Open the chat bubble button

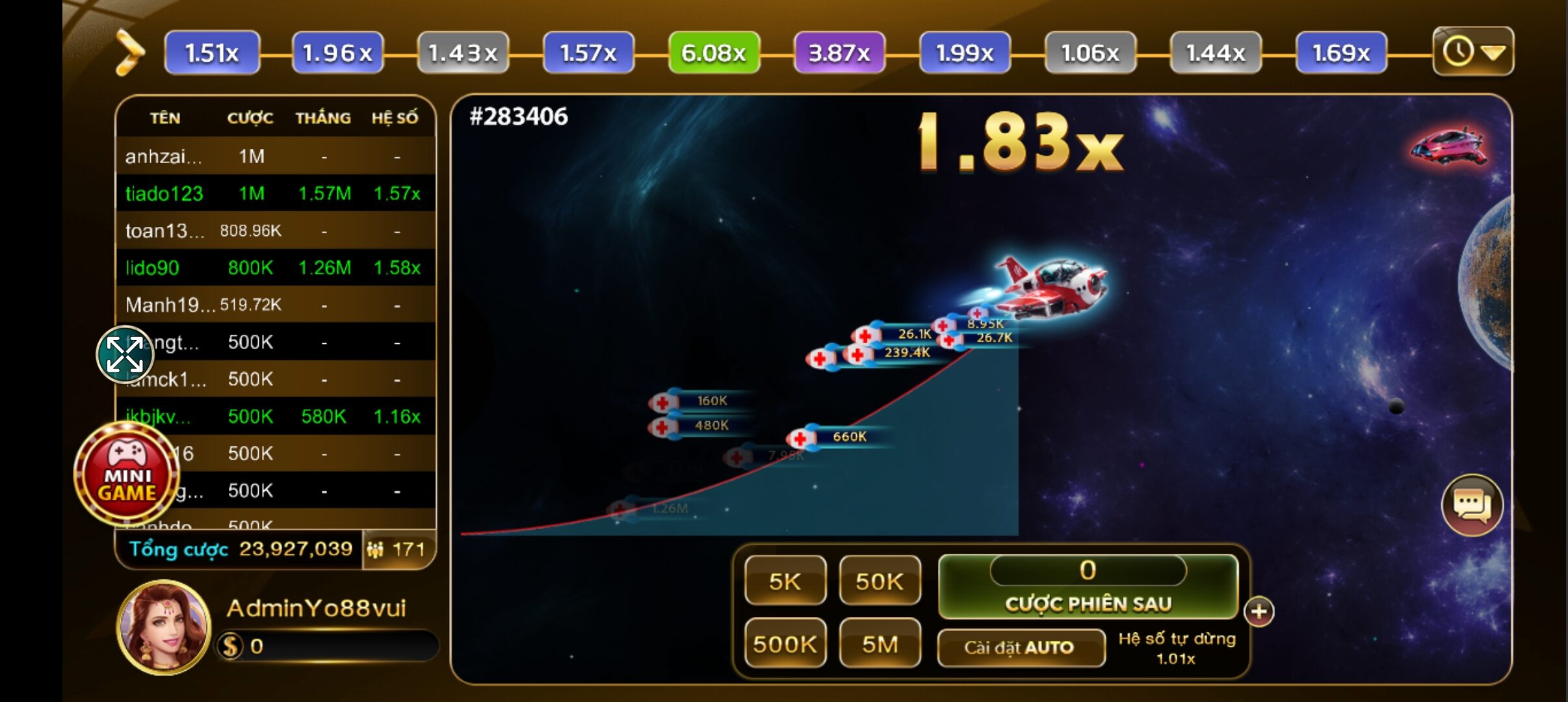1472,505
